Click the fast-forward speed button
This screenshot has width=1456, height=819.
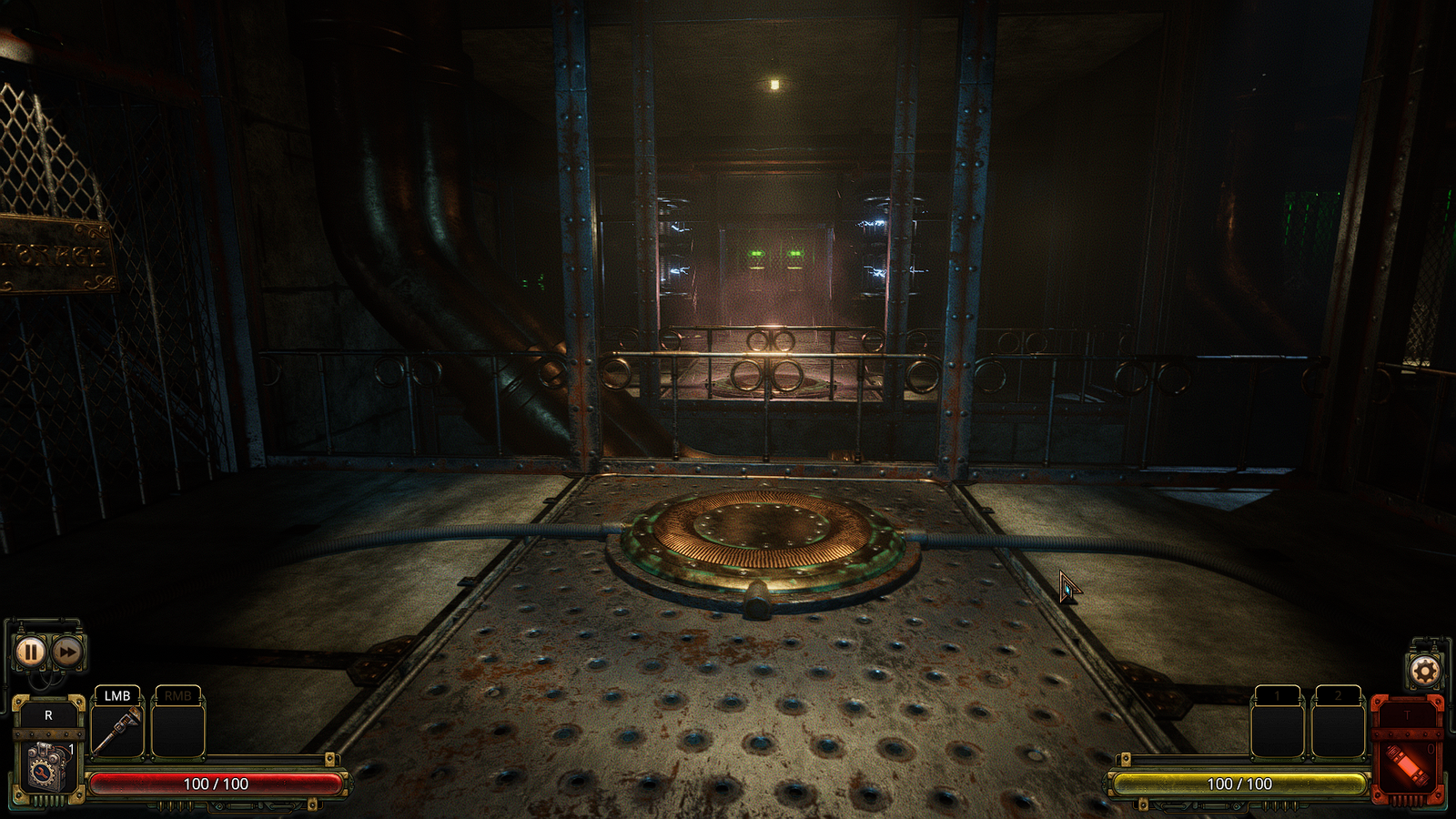click(x=66, y=652)
